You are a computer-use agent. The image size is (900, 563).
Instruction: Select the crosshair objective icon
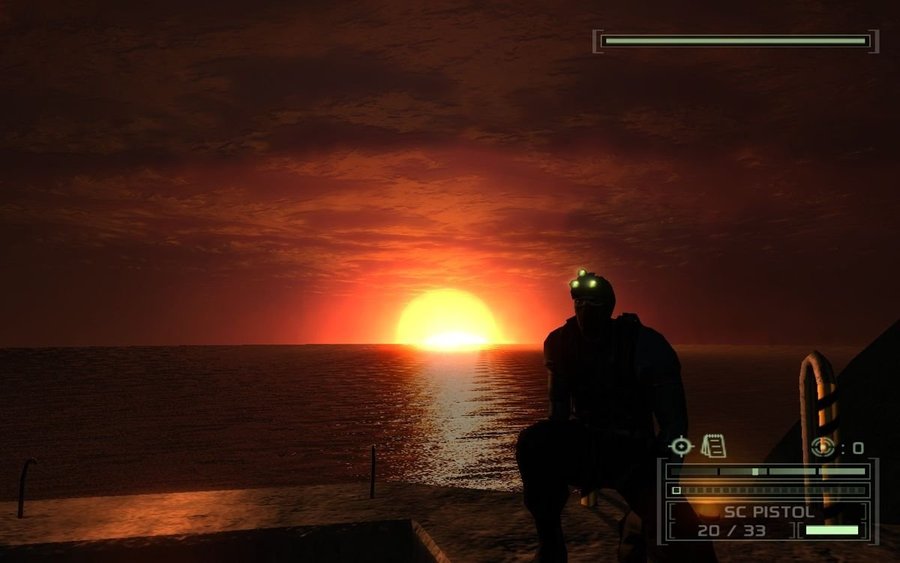click(x=681, y=447)
